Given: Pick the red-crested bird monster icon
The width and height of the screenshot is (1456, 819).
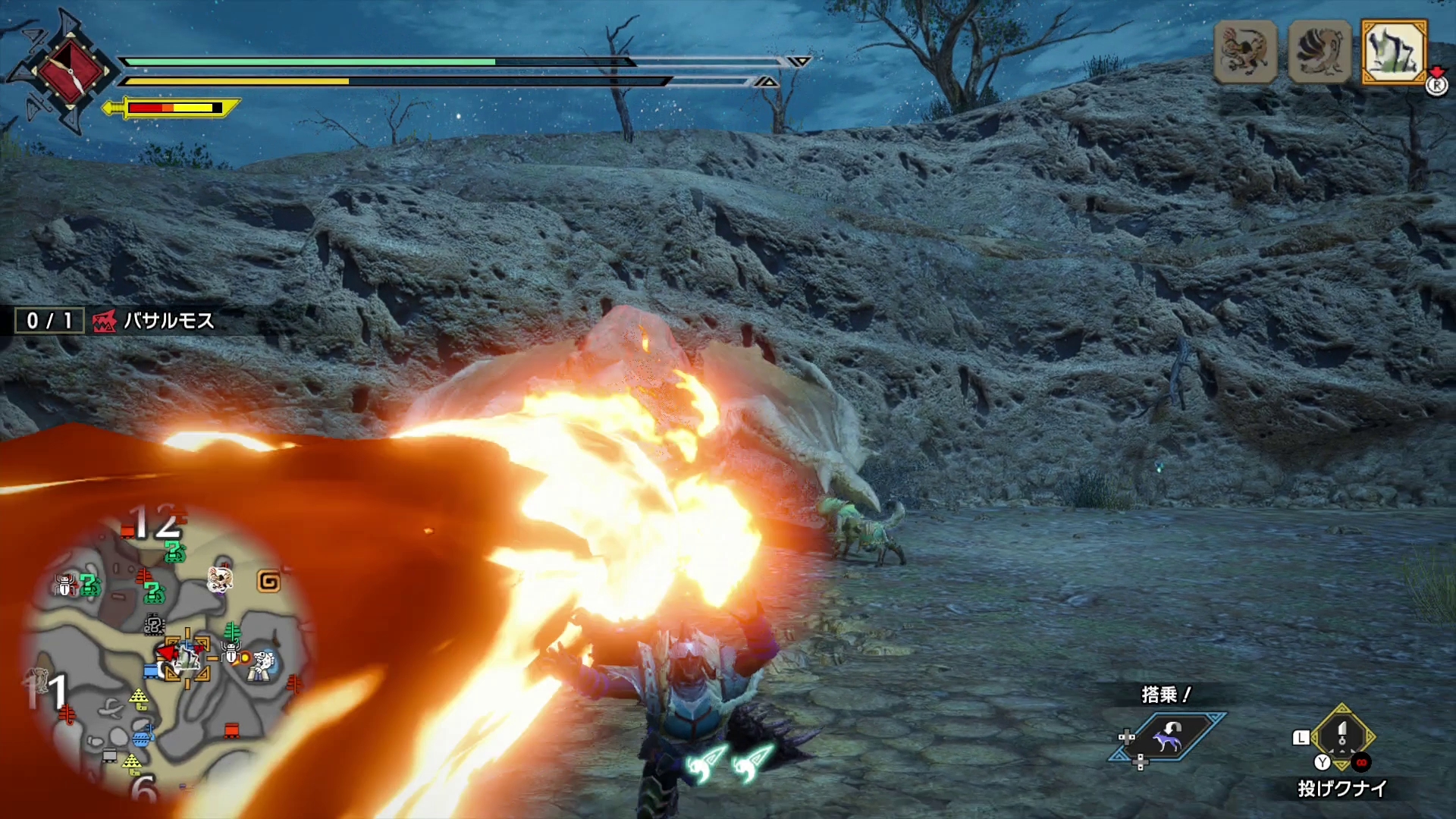Looking at the screenshot, I should click(1245, 52).
